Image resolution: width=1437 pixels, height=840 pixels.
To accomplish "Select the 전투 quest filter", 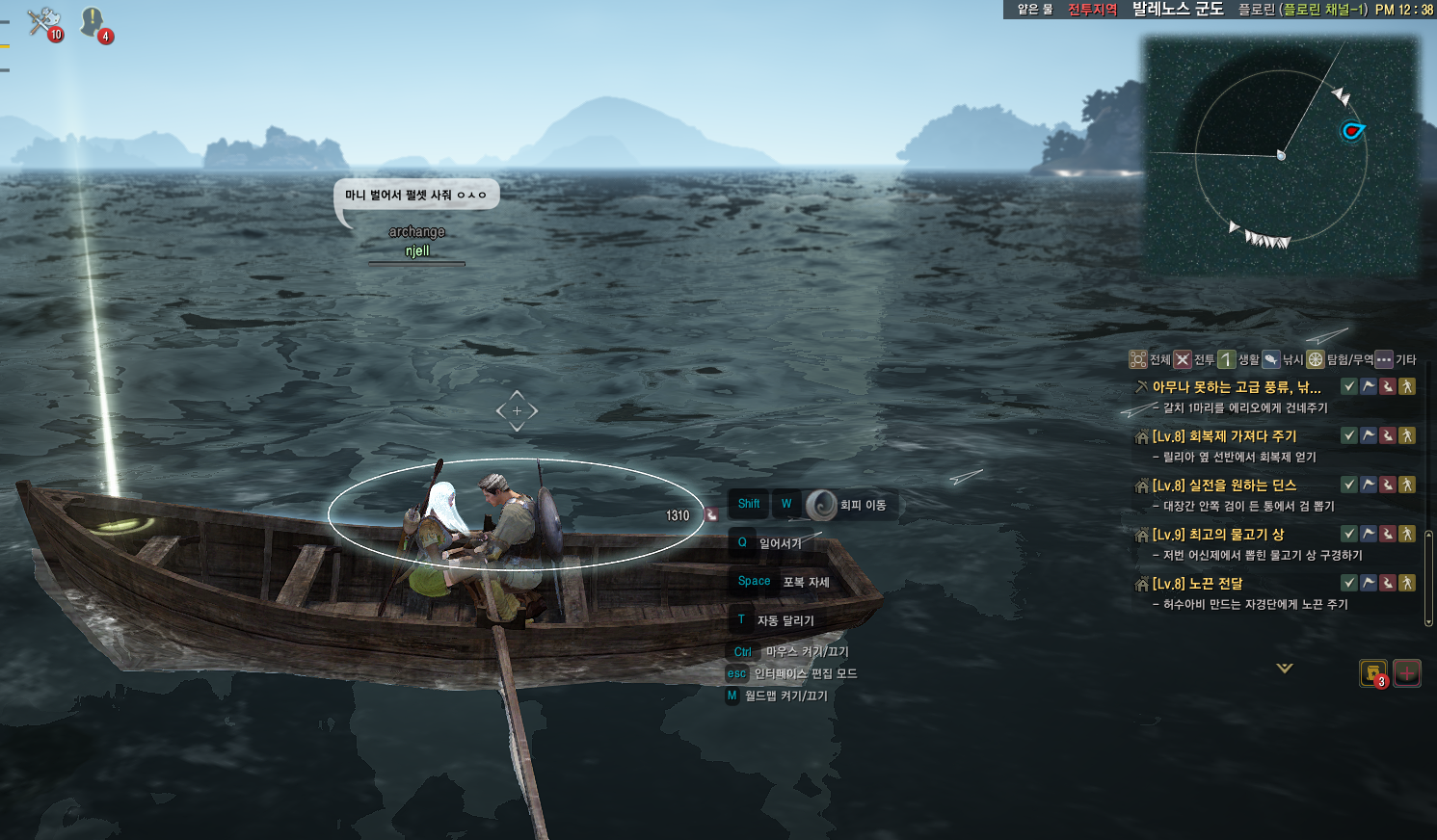I will 1194,360.
